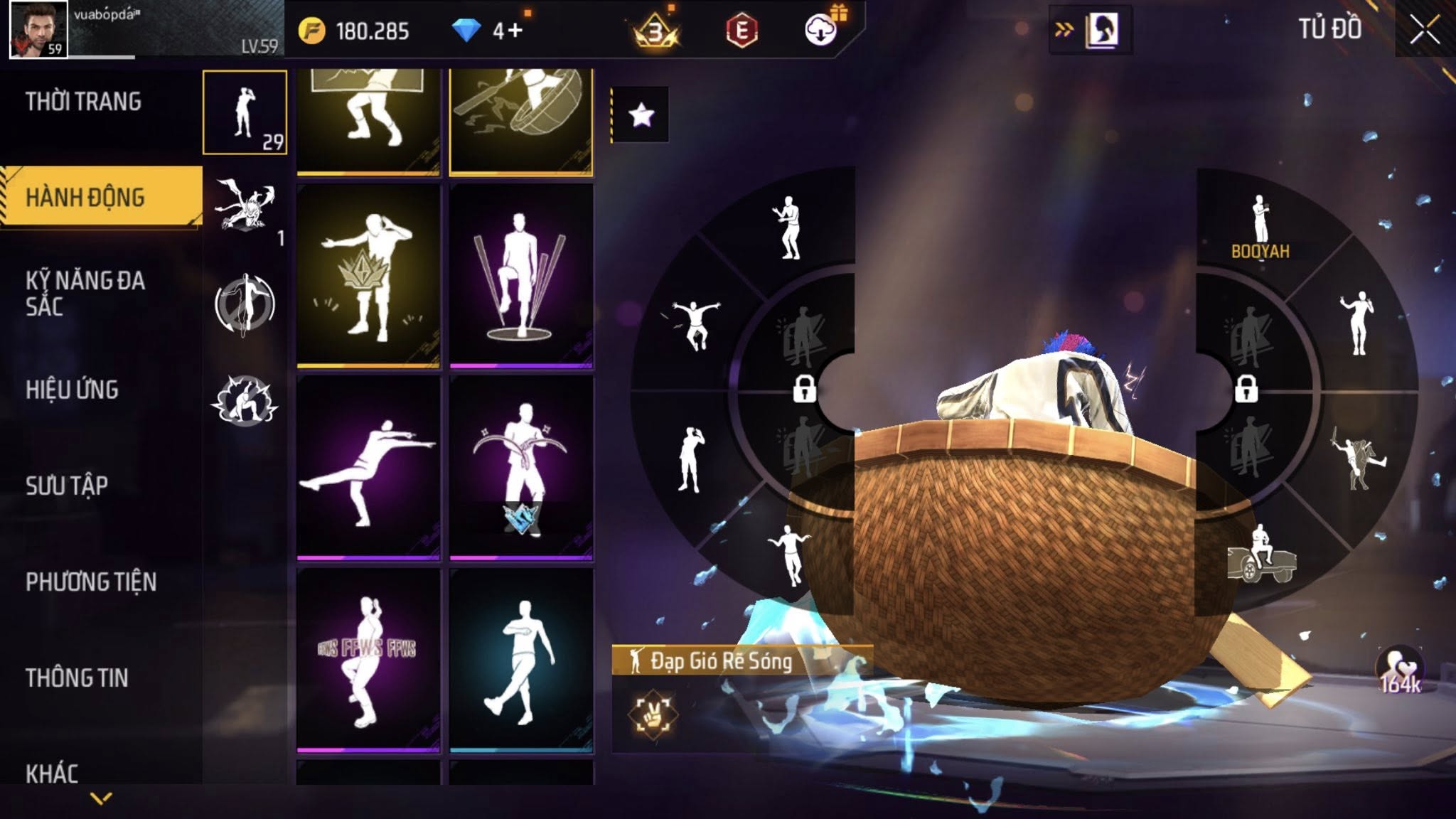
Task: Toggle the star favorites filter
Action: point(641,114)
